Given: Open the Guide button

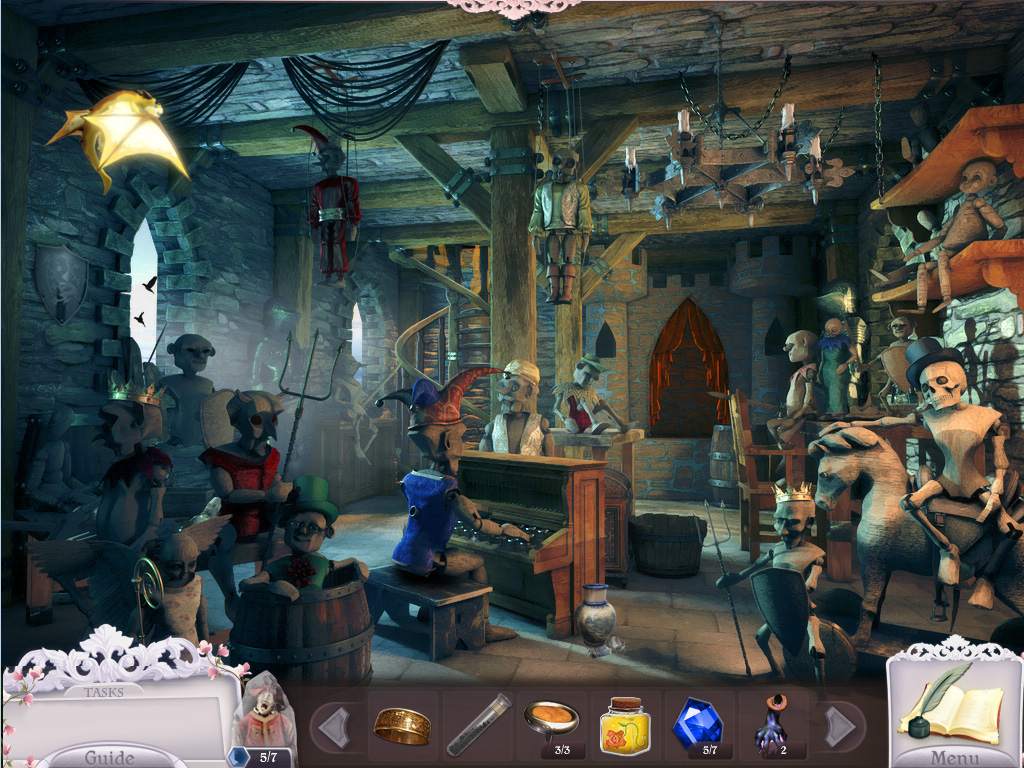Looking at the screenshot, I should [109, 756].
